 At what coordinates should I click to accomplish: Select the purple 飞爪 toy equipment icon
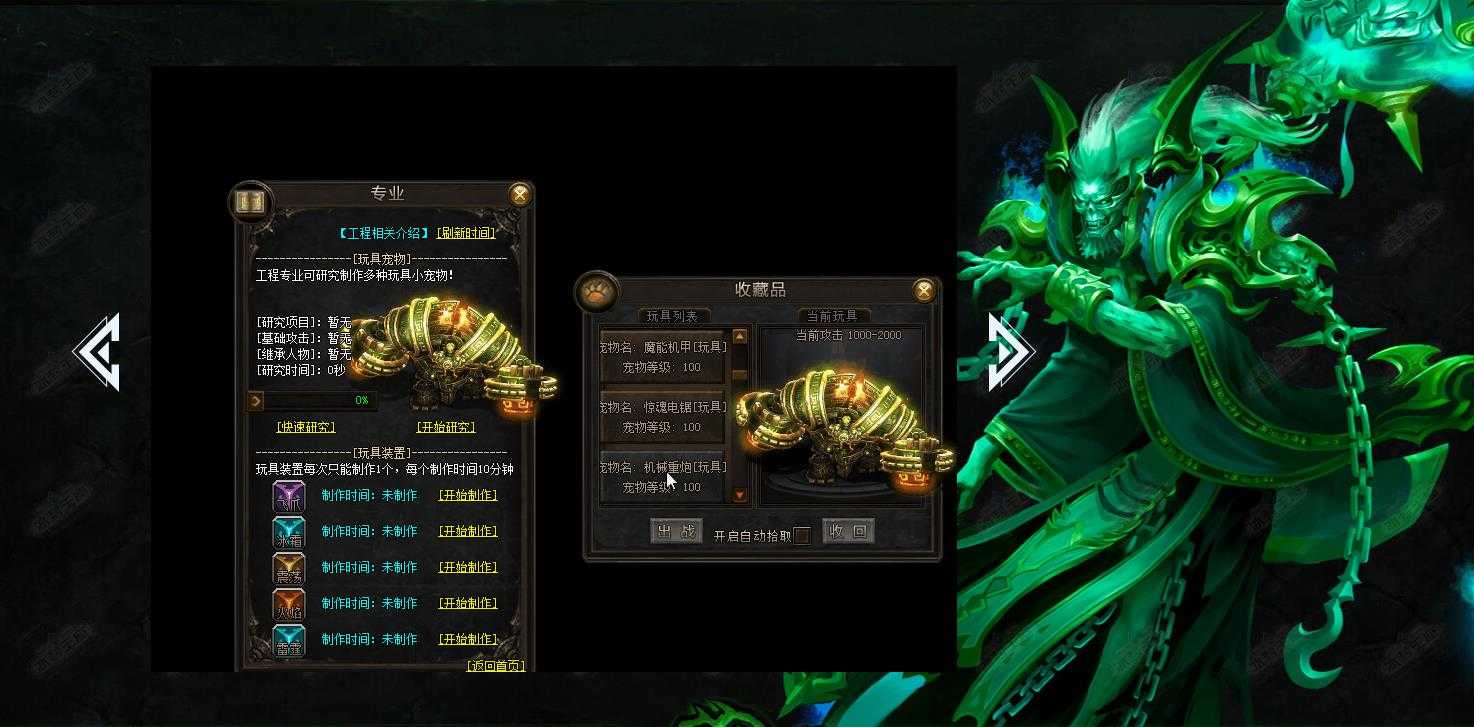coord(288,495)
